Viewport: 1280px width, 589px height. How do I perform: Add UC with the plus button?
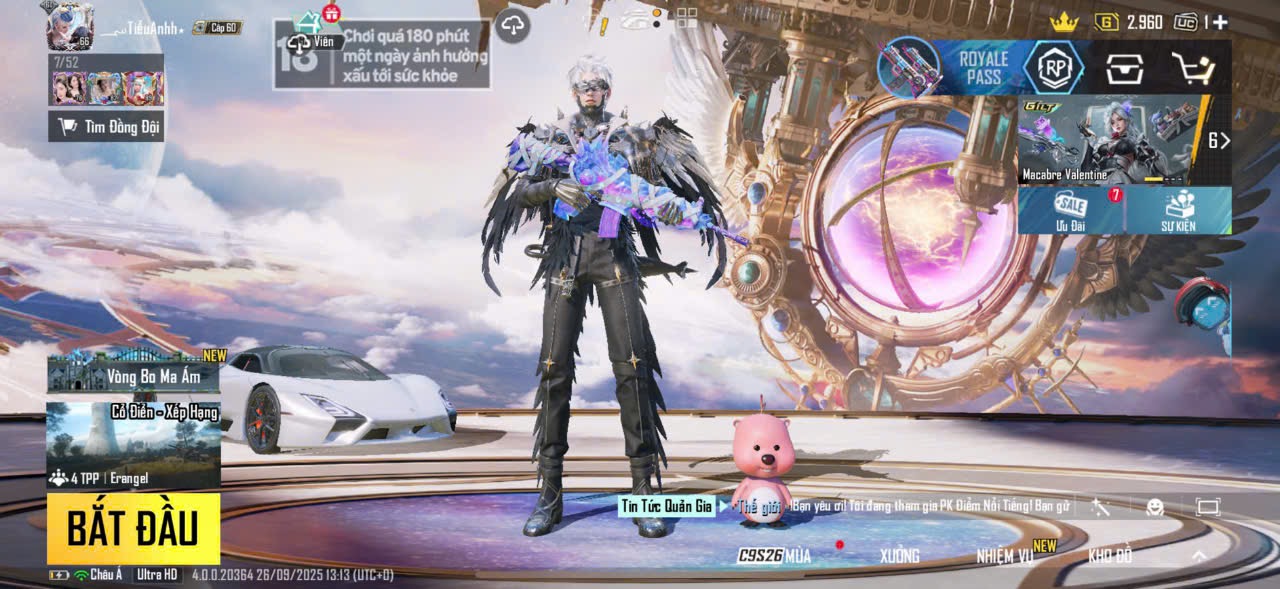coord(1220,22)
